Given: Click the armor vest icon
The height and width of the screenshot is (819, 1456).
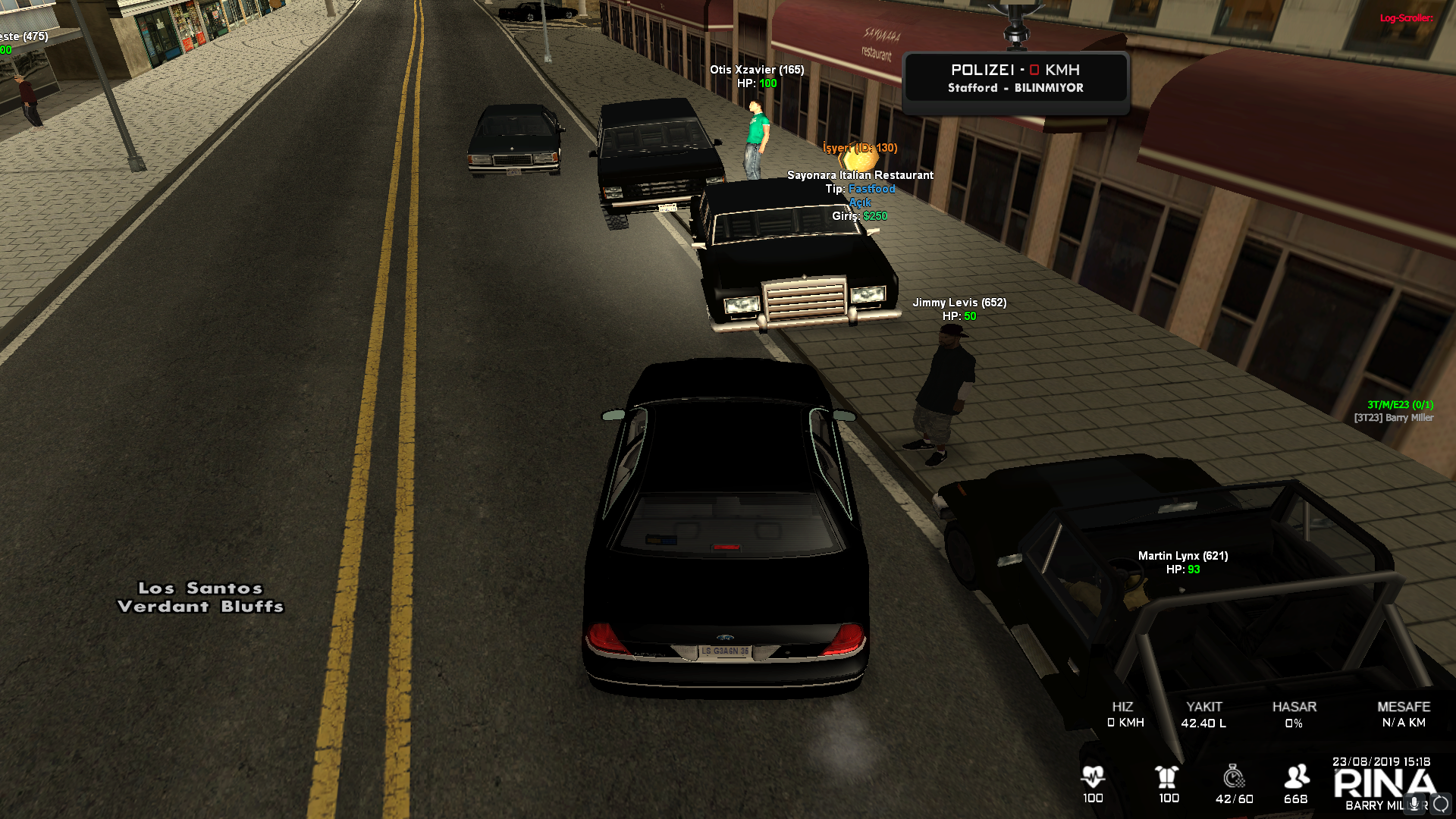Looking at the screenshot, I should coord(1168,777).
